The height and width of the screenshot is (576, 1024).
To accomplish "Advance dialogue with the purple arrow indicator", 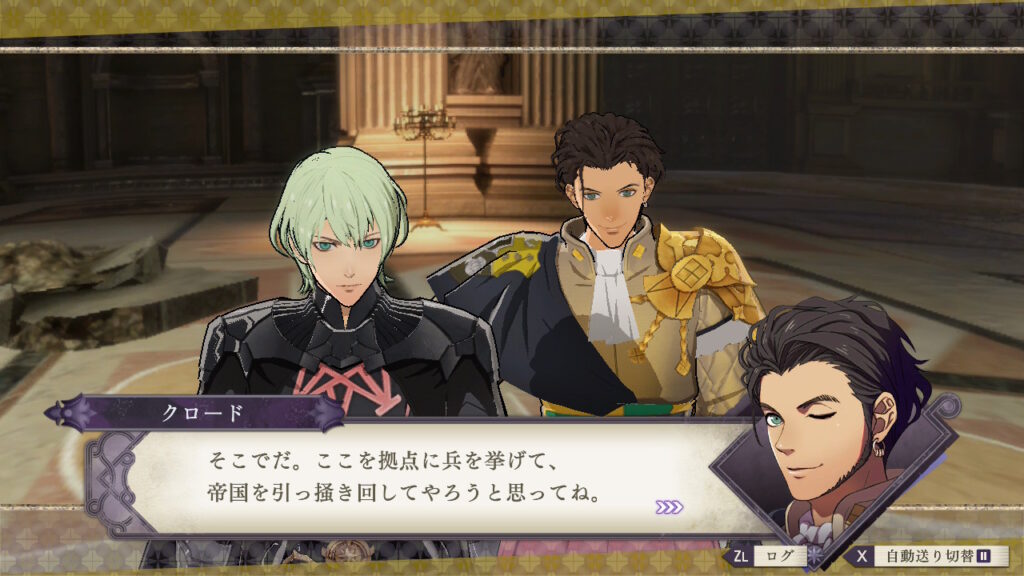I will (669, 507).
